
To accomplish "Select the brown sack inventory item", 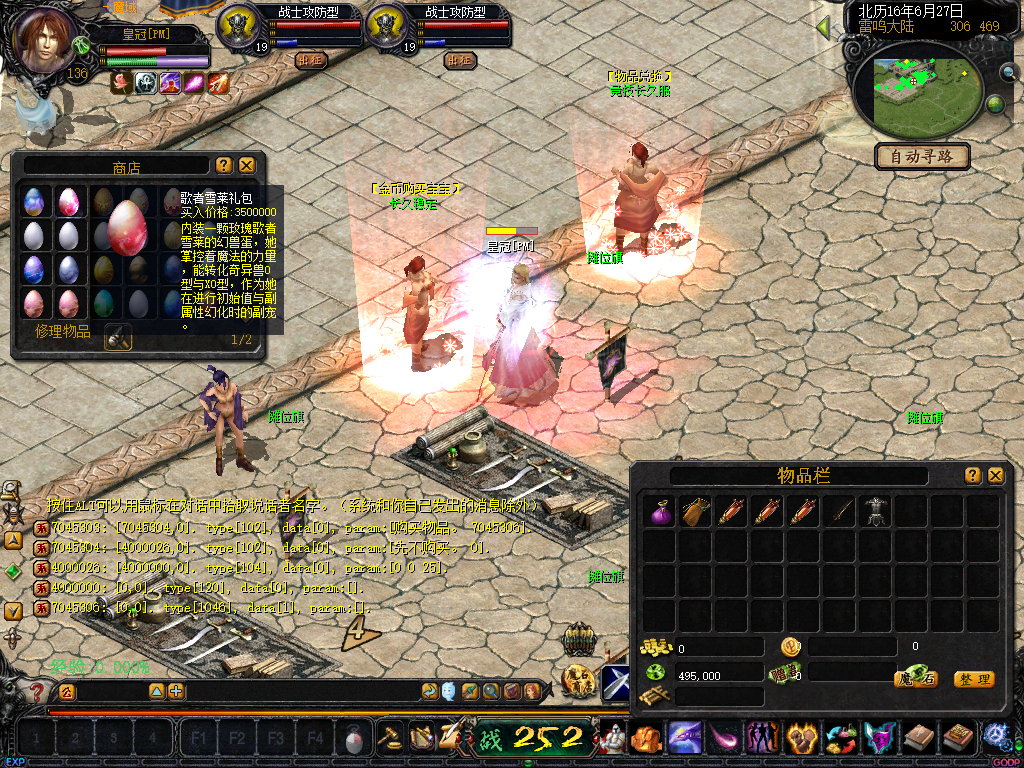I will click(x=694, y=512).
